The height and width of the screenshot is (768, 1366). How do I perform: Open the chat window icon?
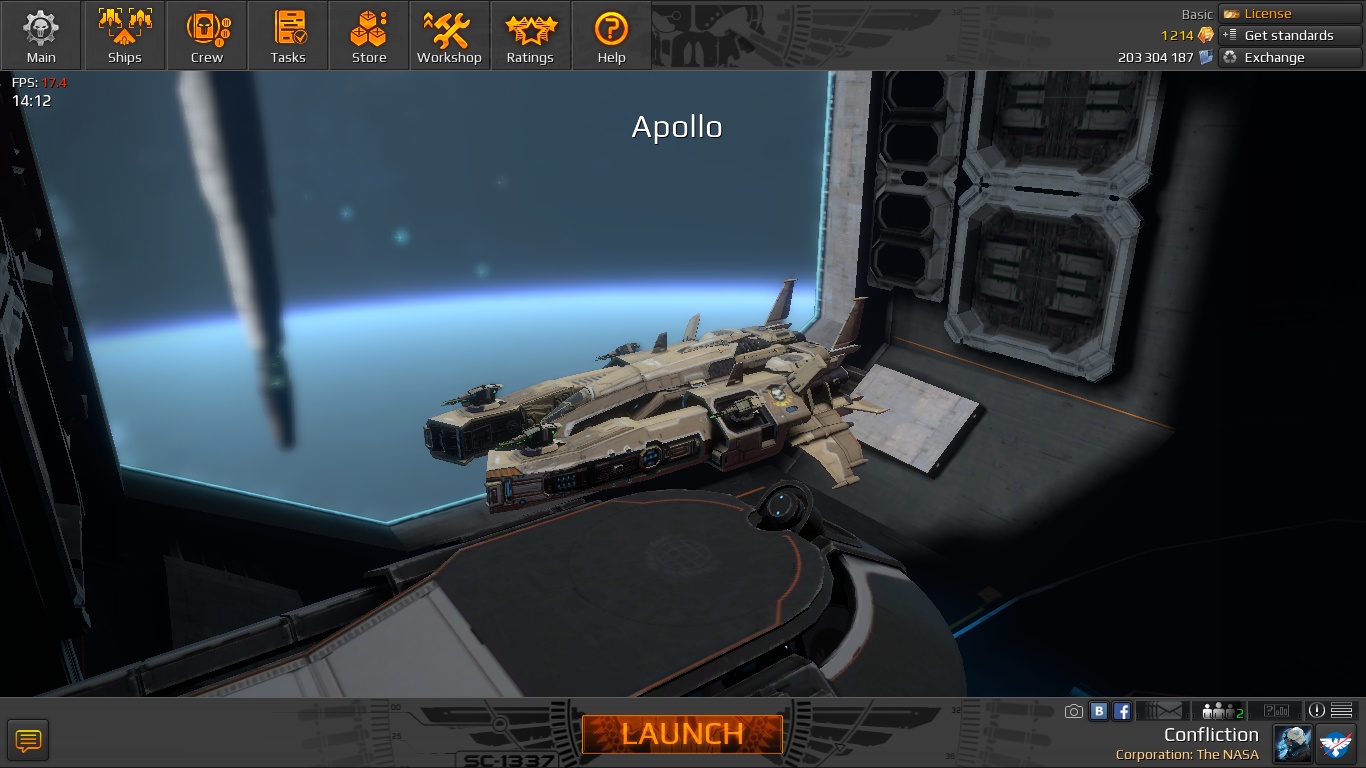point(28,741)
